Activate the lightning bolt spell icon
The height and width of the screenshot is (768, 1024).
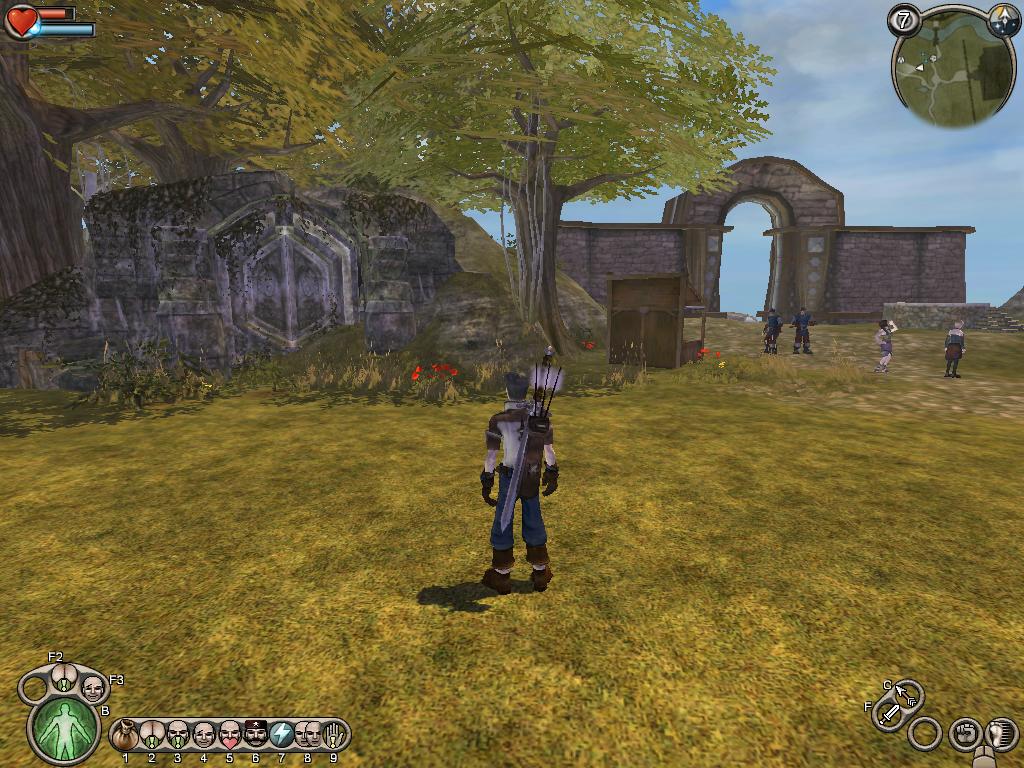click(x=282, y=735)
